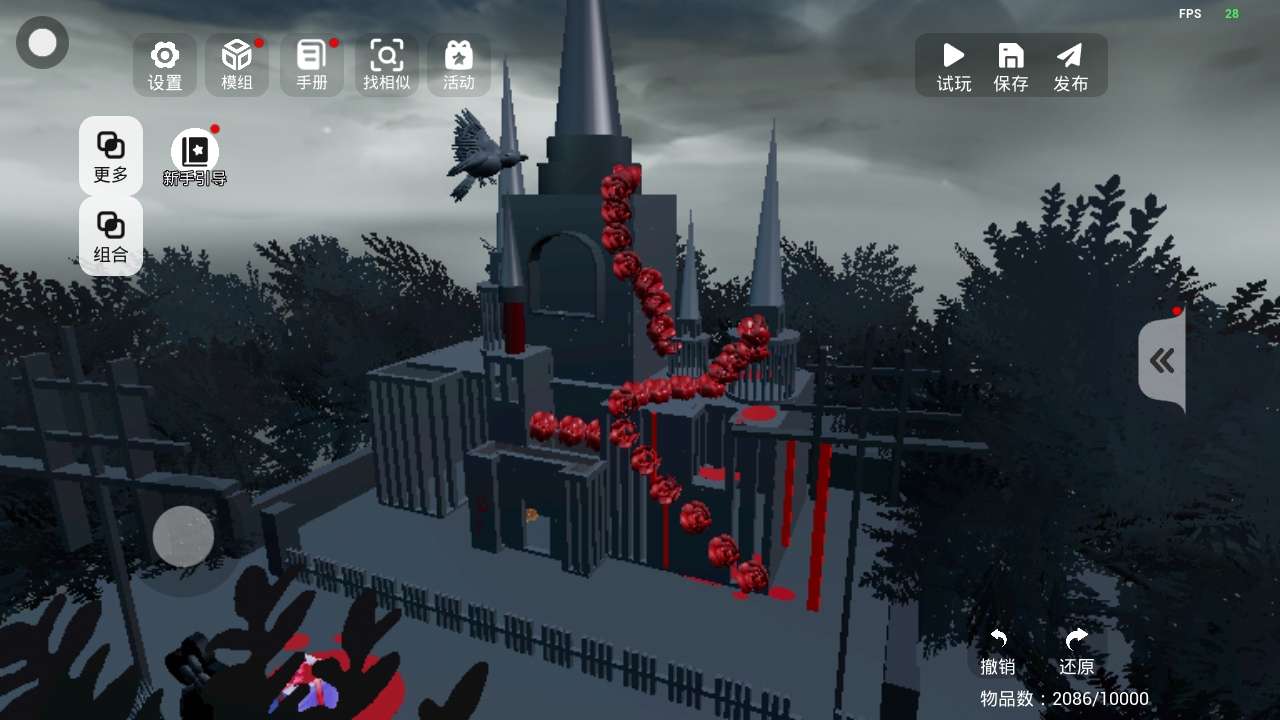Screen dimensions: 1280x720
Task: Open the 更多 more options
Action: coord(111,156)
